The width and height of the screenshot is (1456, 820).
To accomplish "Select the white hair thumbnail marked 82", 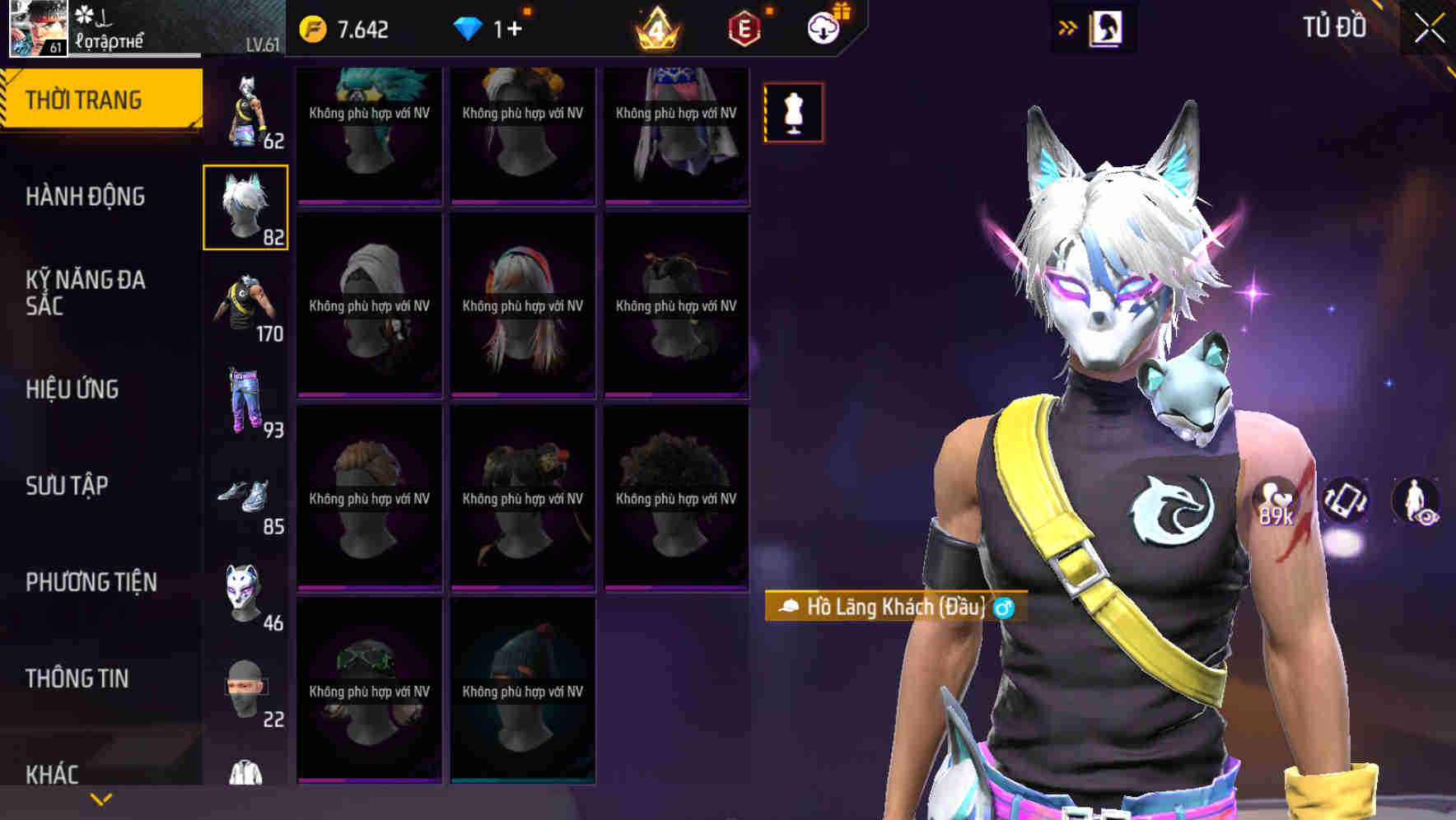I will tap(245, 206).
